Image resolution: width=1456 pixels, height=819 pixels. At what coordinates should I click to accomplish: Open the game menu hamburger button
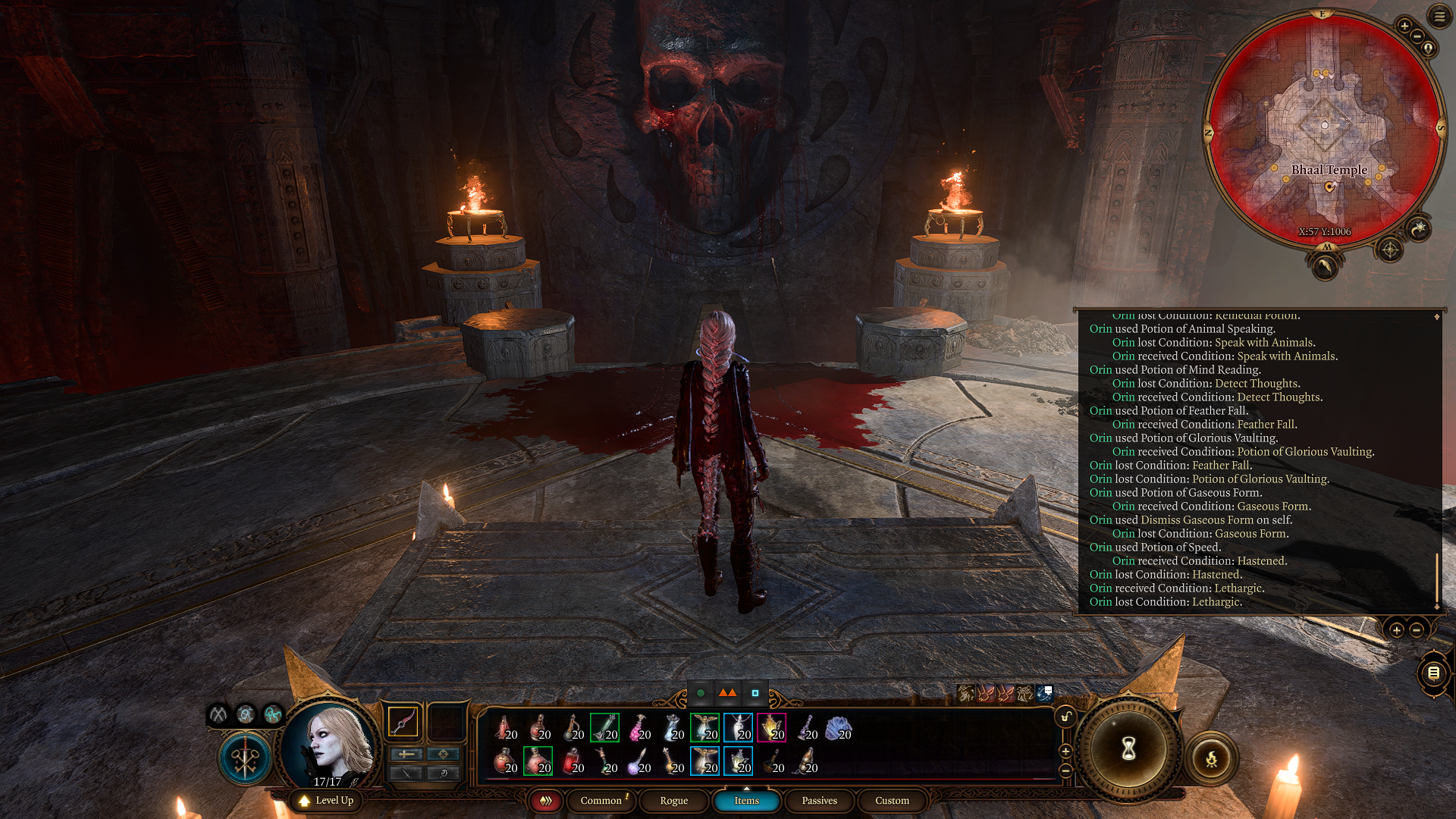pyautogui.click(x=1439, y=16)
